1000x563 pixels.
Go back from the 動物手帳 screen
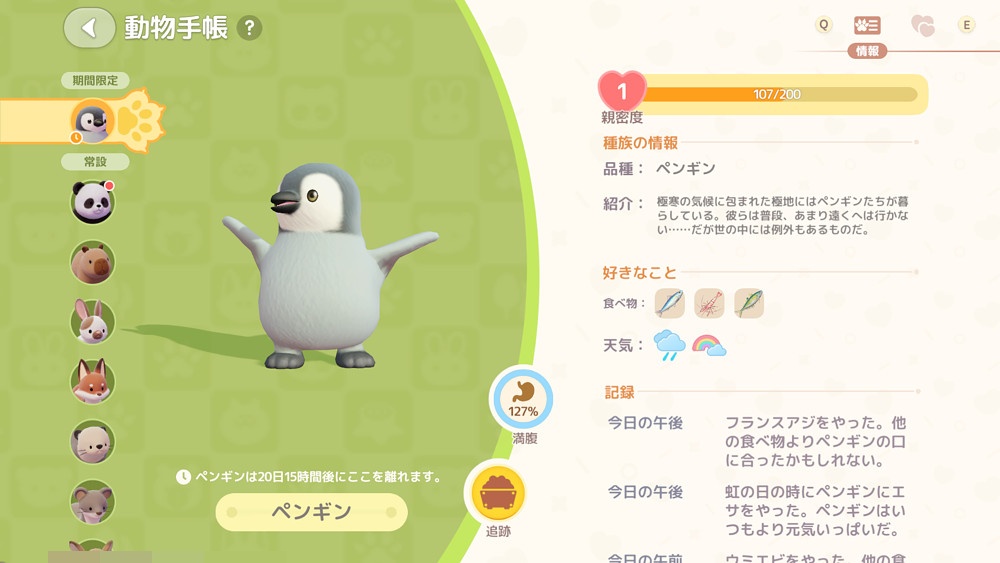click(89, 28)
